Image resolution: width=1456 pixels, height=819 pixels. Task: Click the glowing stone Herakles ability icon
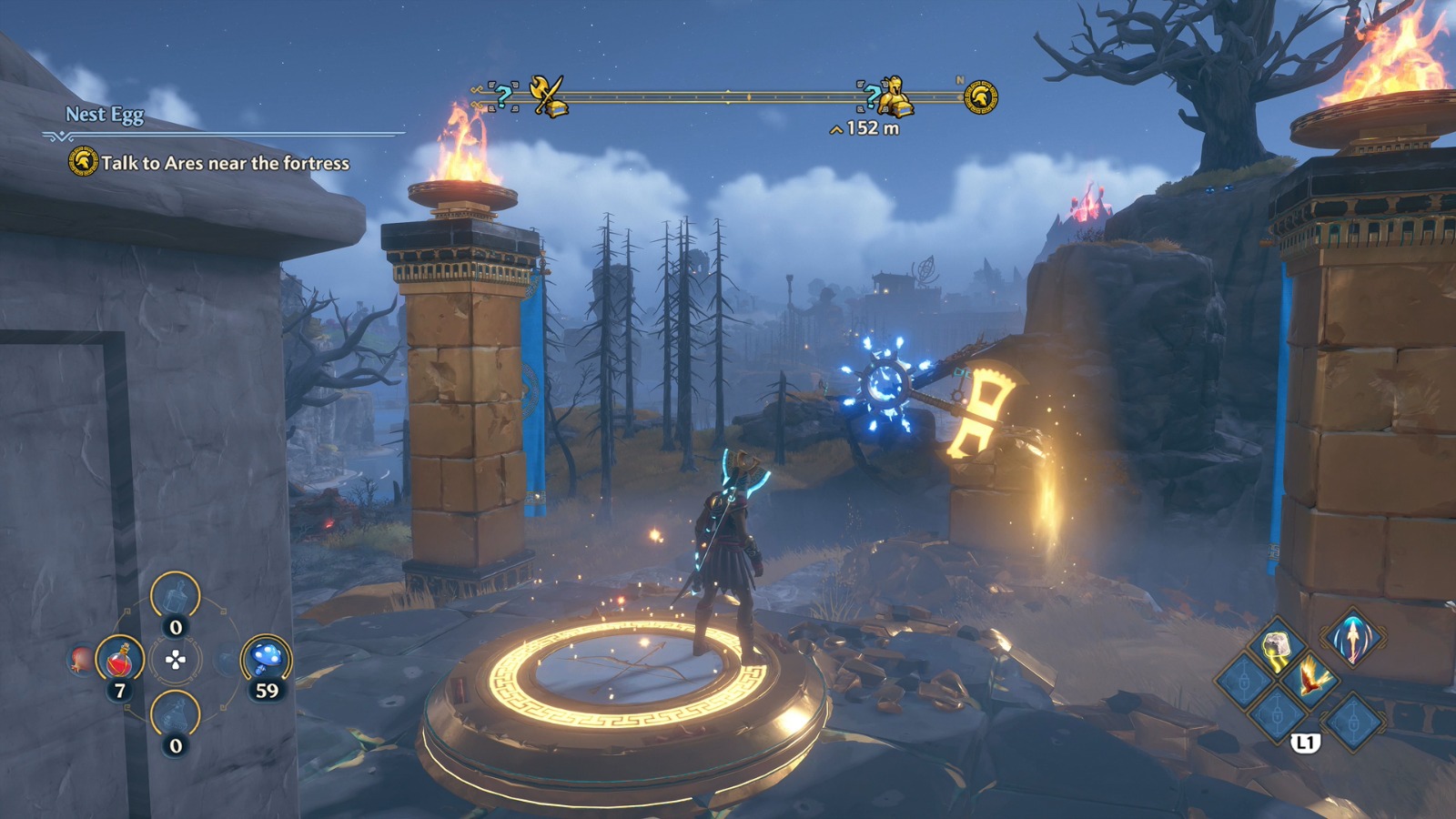pos(1275,645)
